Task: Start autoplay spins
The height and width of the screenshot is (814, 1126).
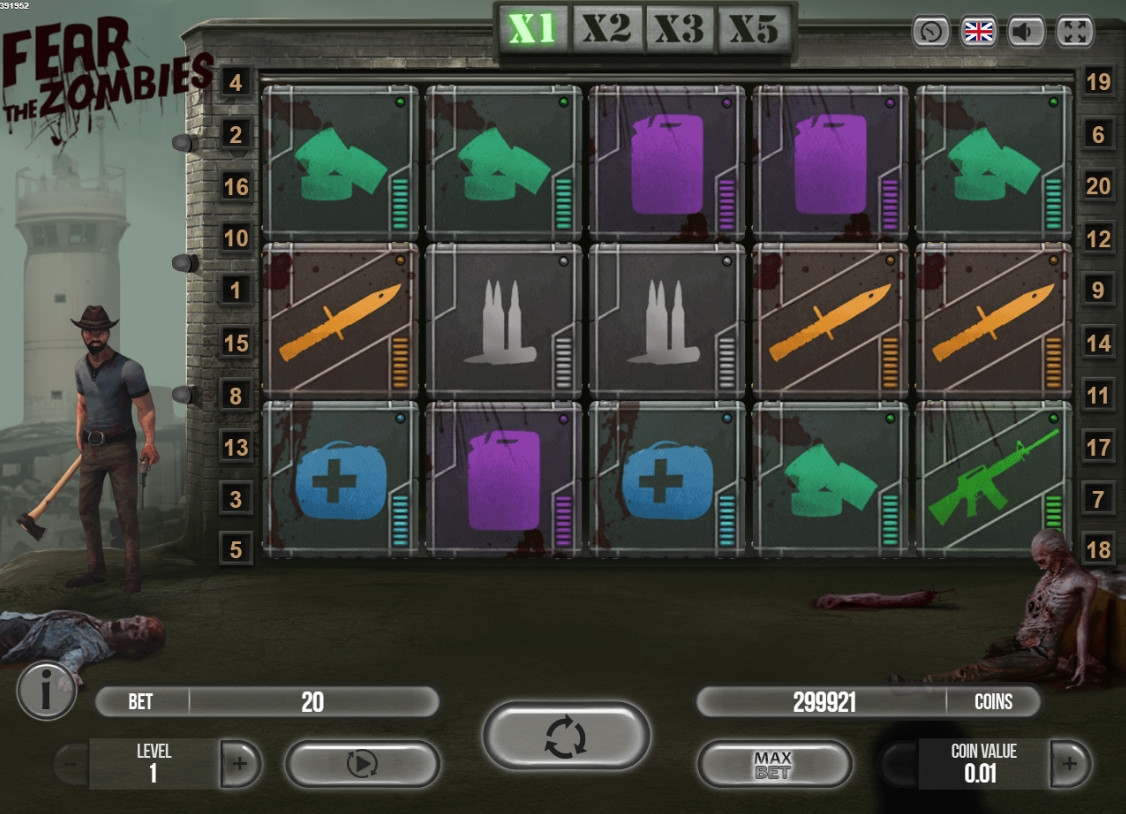Action: 362,764
